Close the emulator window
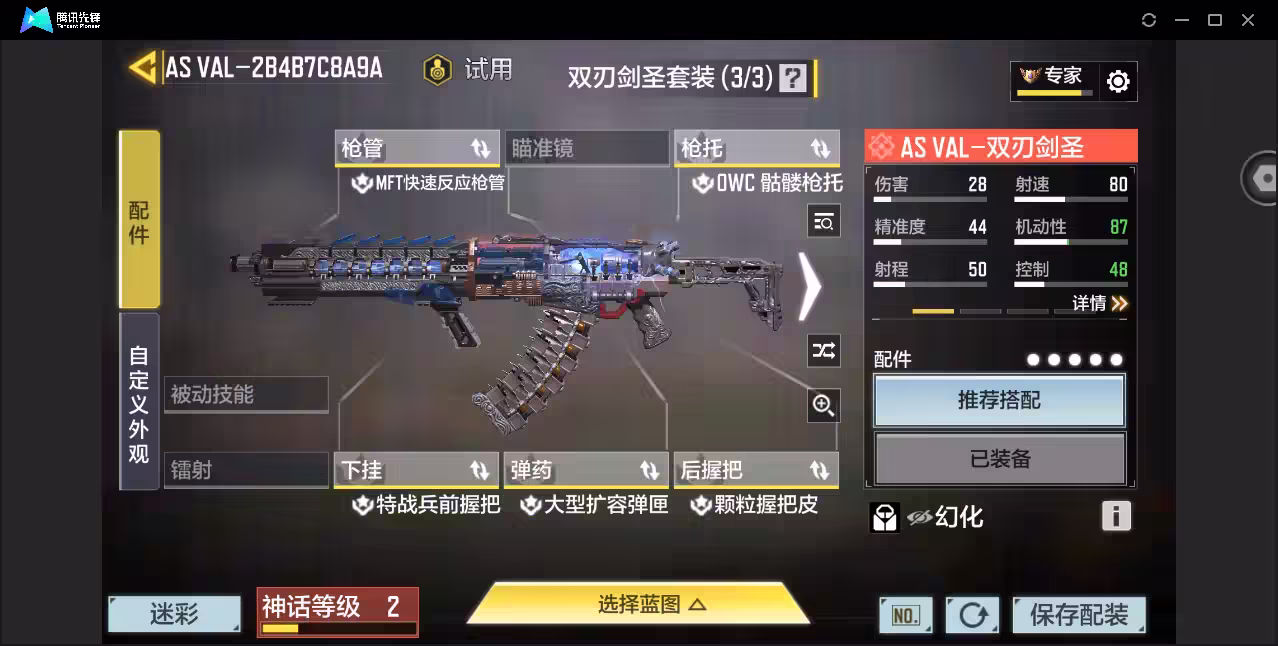Screen dimensions: 1278x646 pos(1248,20)
